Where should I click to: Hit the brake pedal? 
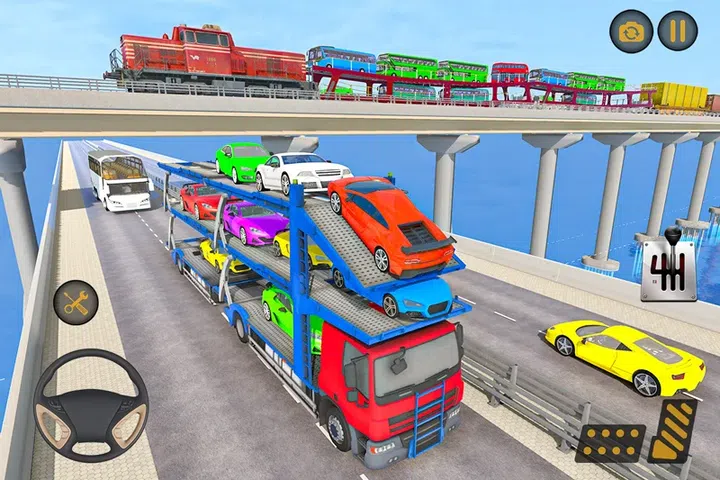pyautogui.click(x=609, y=441)
